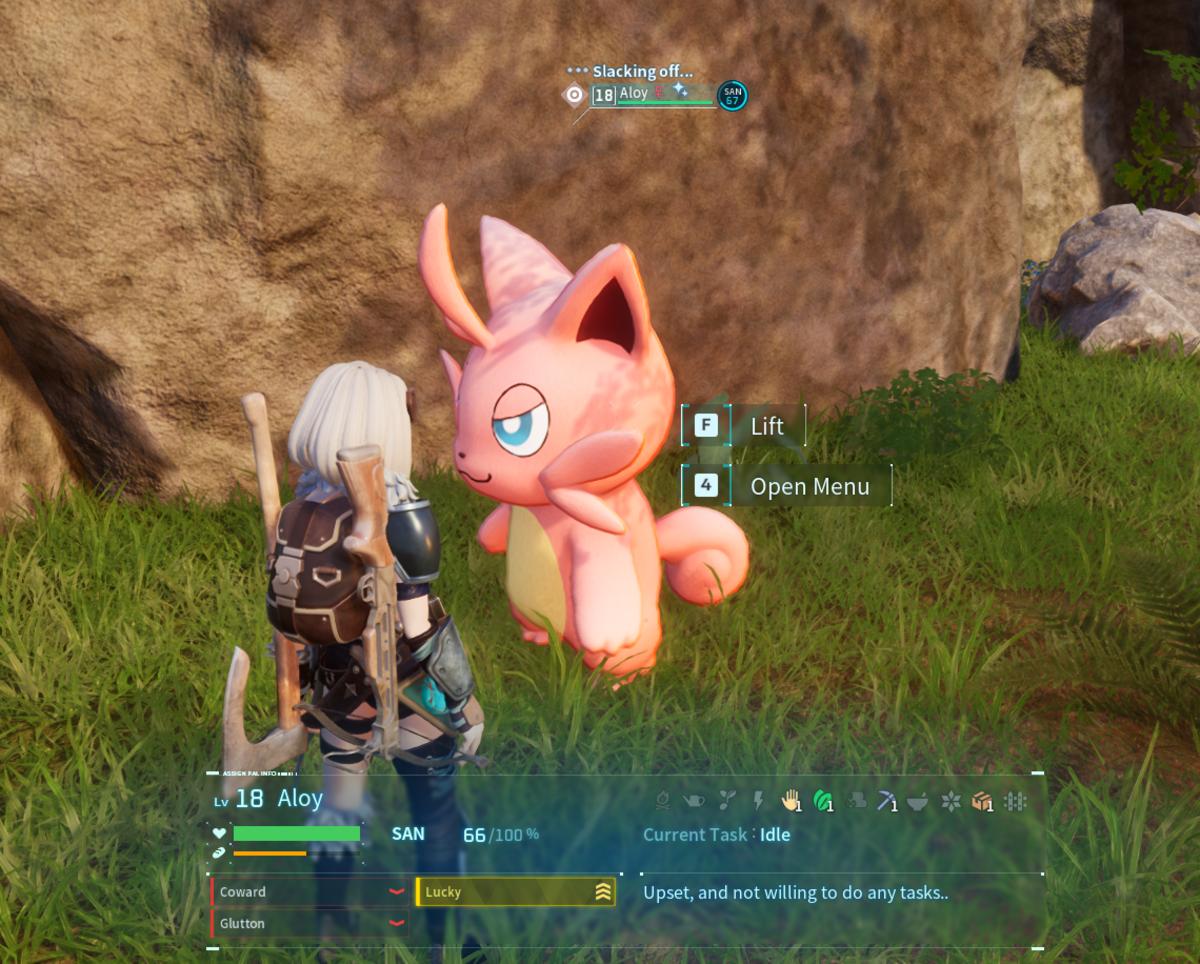1200x964 pixels.
Task: Select the Lumbering log work icon
Action: coord(856,800)
